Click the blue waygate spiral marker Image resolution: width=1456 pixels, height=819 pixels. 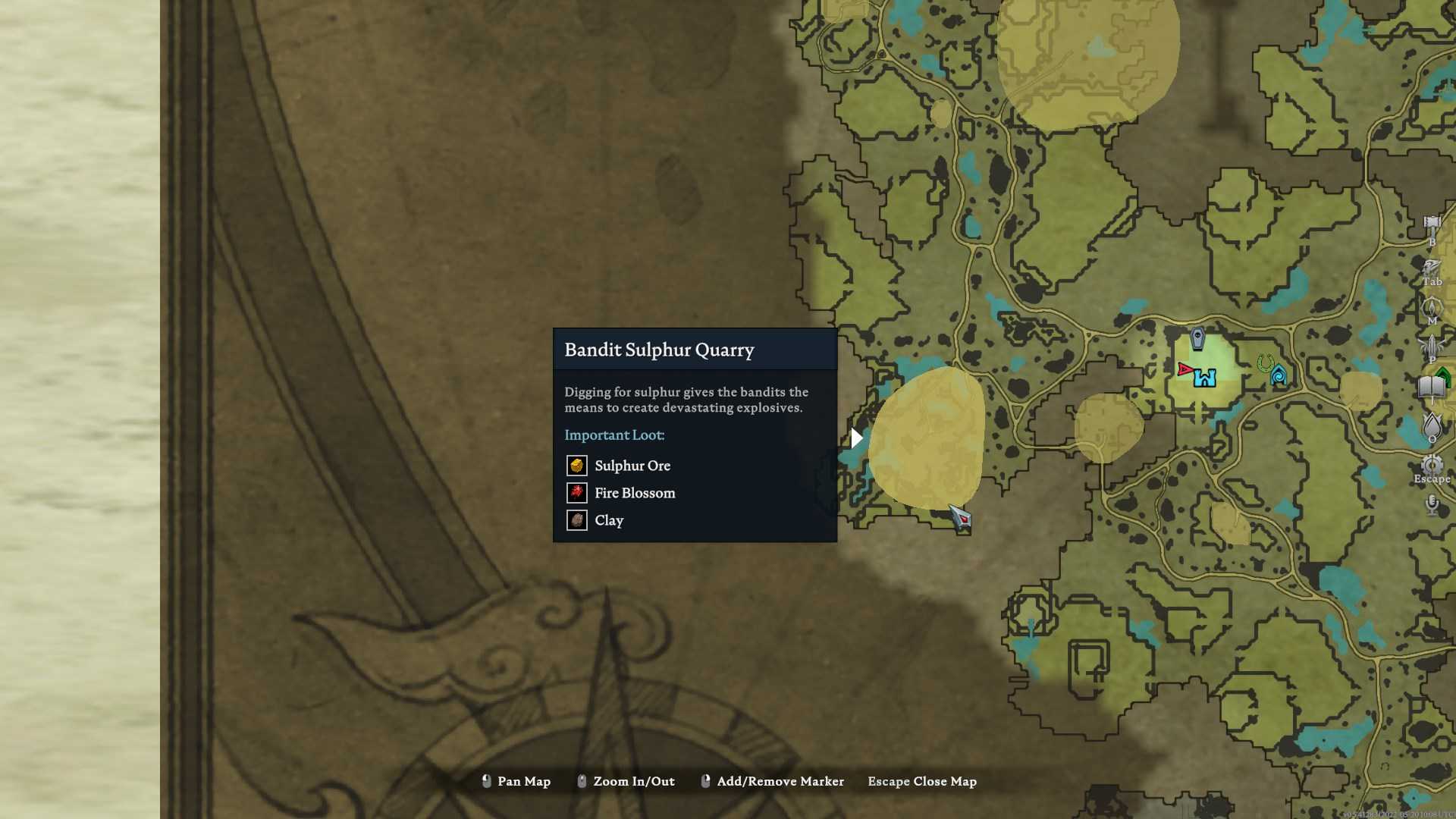[x=1279, y=375]
